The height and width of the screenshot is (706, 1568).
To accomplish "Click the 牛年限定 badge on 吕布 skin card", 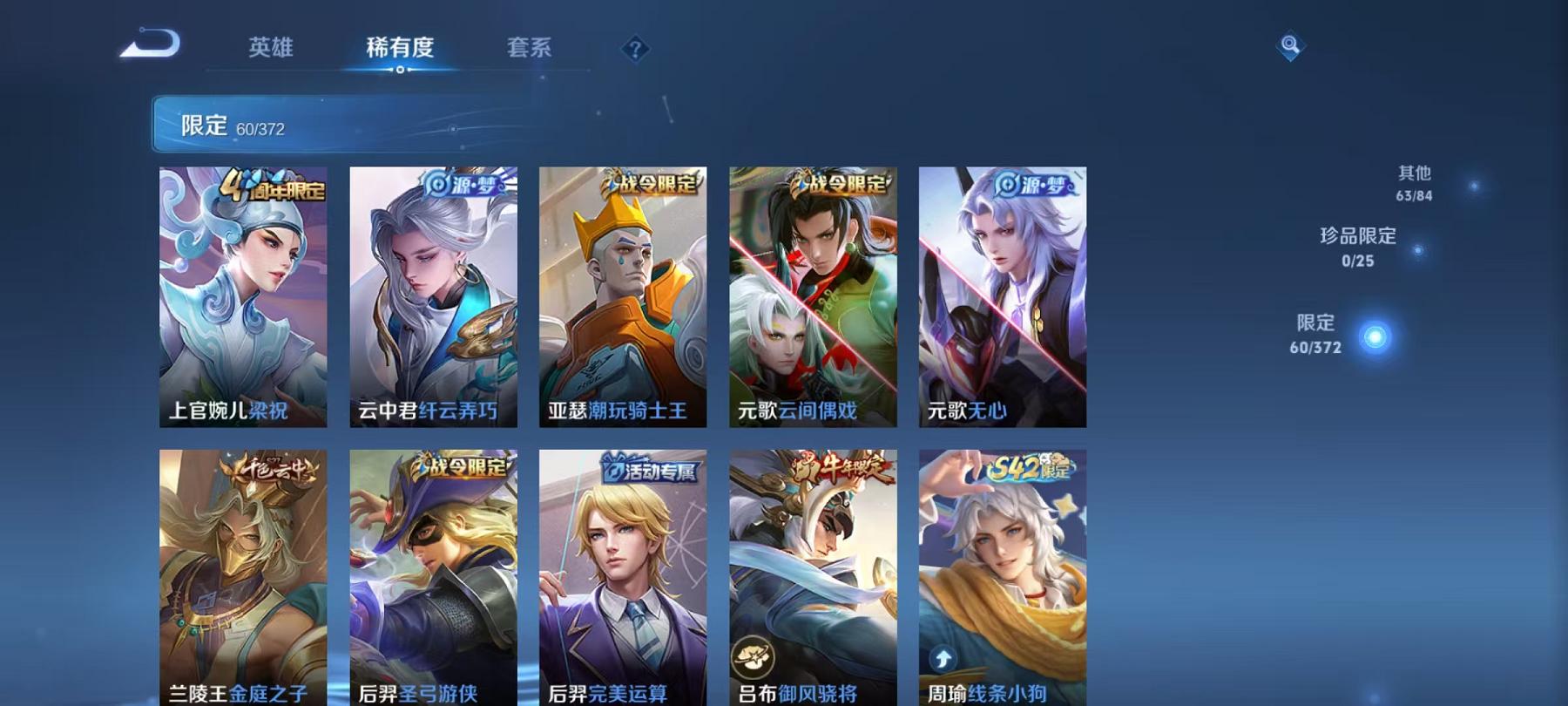I will (x=840, y=465).
